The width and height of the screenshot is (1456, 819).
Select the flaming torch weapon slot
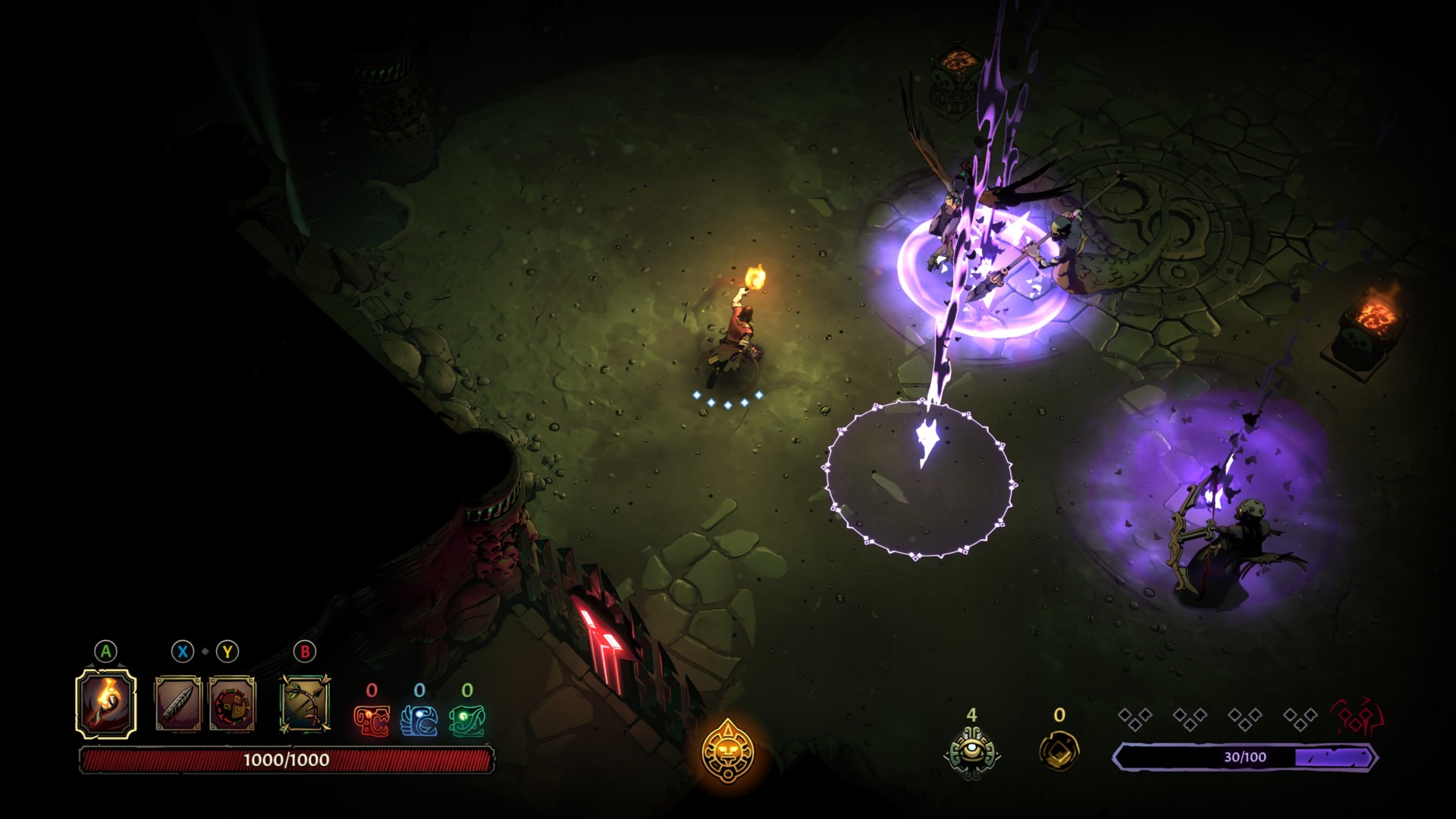(106, 704)
